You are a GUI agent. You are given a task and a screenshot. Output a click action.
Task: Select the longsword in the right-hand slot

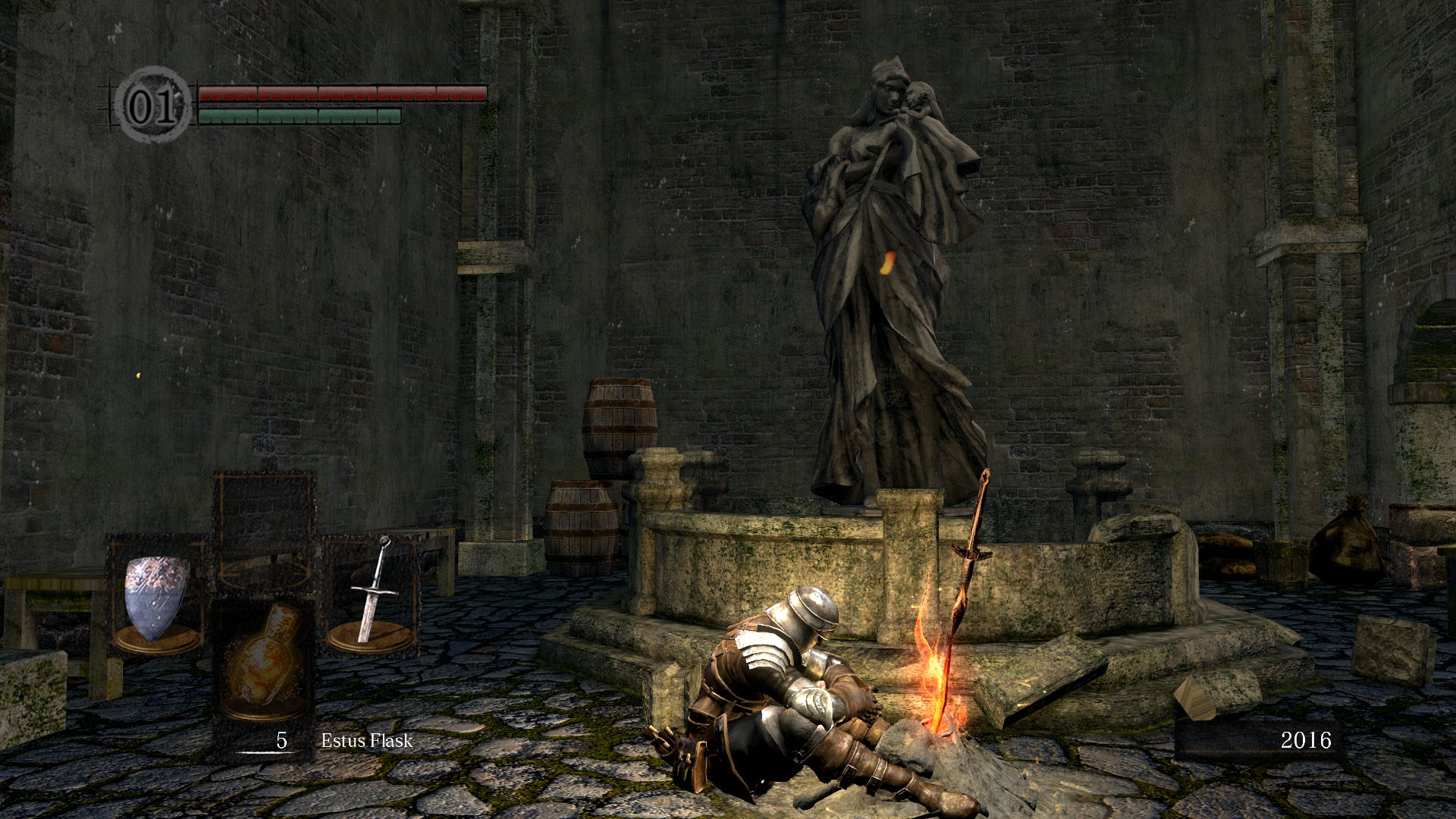(372, 594)
